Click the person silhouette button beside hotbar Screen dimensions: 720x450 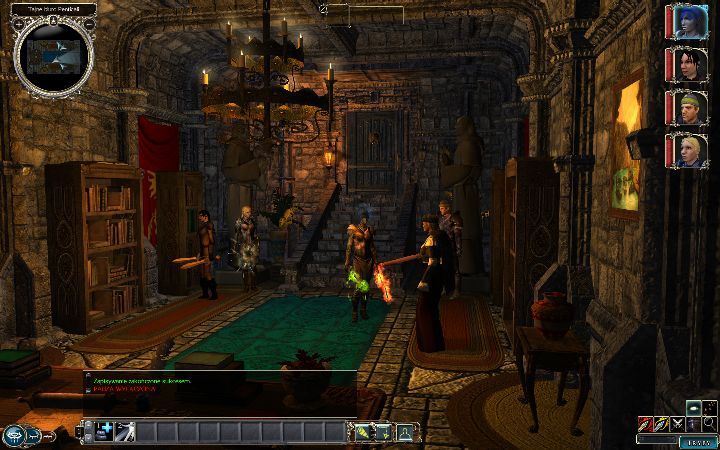pyautogui.click(x=405, y=432)
